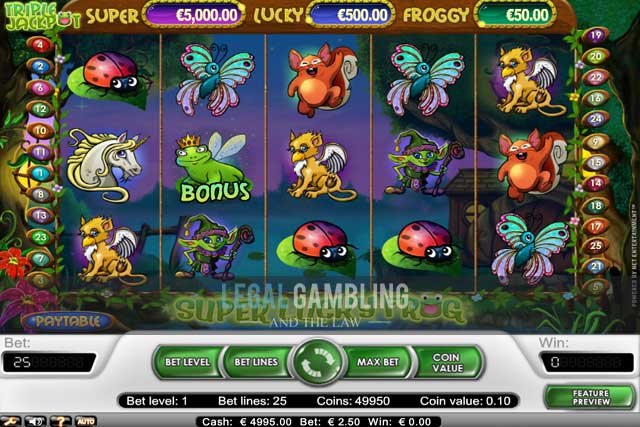Click the Bet Lines button
This screenshot has height=427, width=640.
click(x=255, y=360)
